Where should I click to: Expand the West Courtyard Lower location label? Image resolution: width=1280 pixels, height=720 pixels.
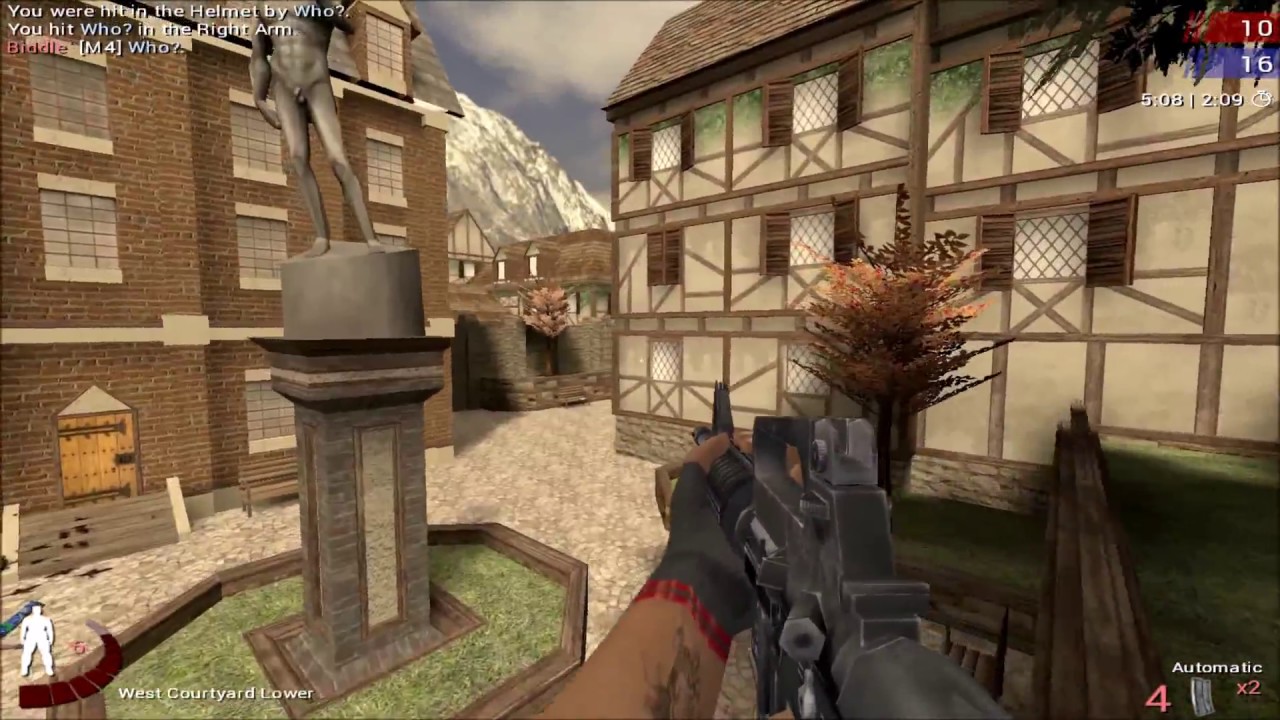(216, 692)
